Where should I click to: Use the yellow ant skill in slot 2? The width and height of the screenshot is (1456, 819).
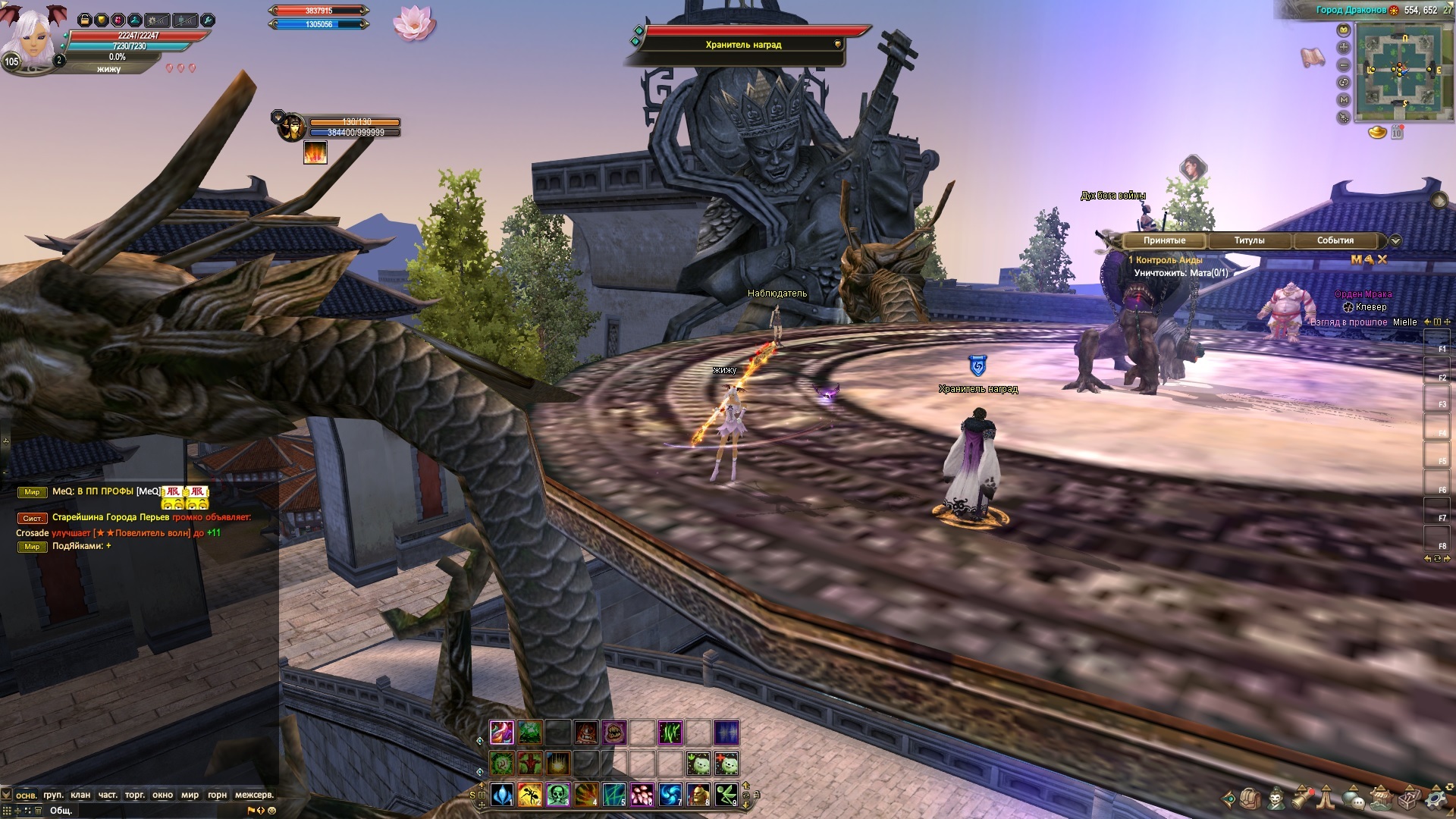[x=530, y=794]
